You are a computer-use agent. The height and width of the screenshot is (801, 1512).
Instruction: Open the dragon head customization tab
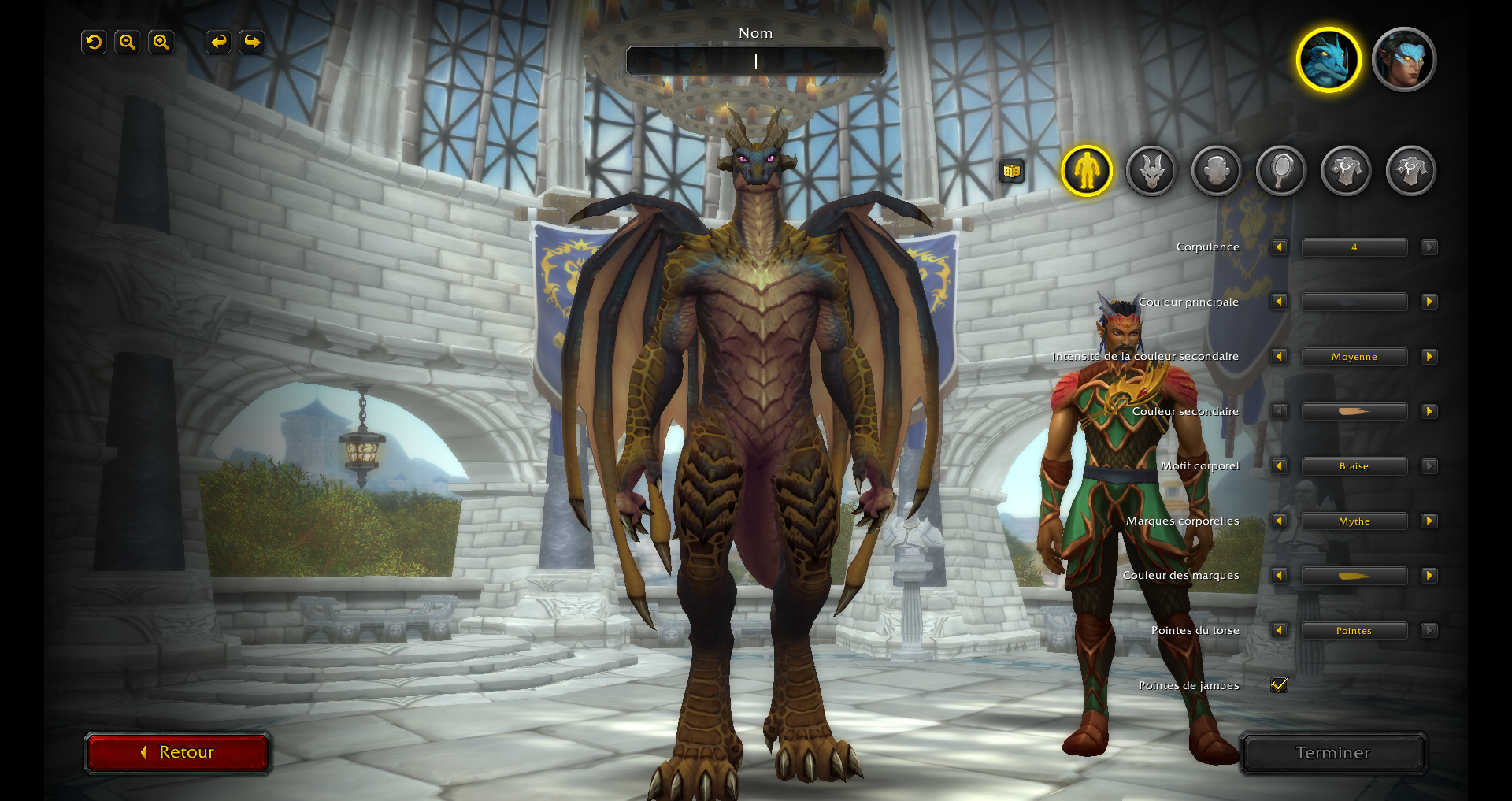pyautogui.click(x=1151, y=171)
